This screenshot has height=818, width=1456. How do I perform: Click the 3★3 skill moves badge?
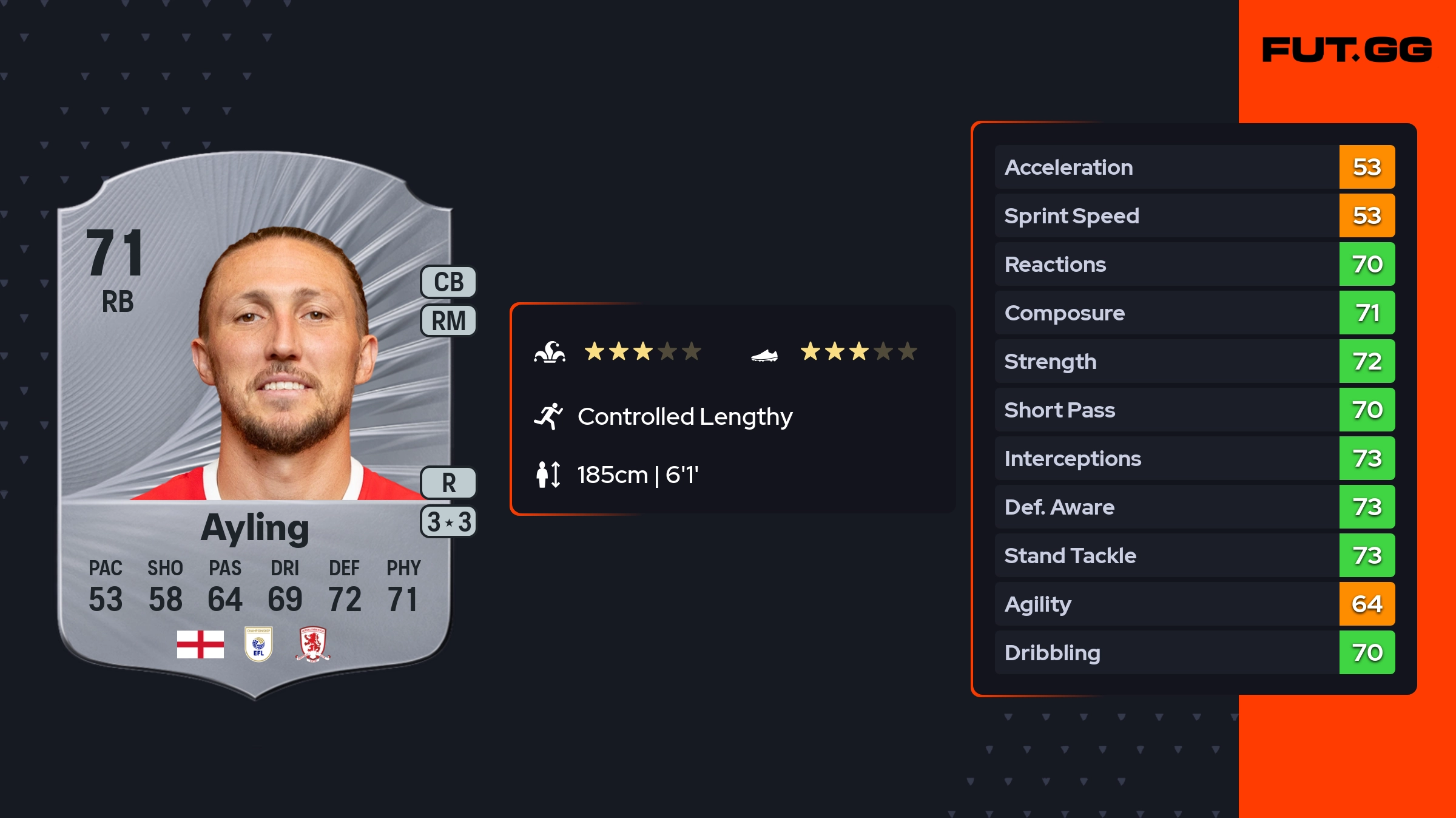point(448,522)
